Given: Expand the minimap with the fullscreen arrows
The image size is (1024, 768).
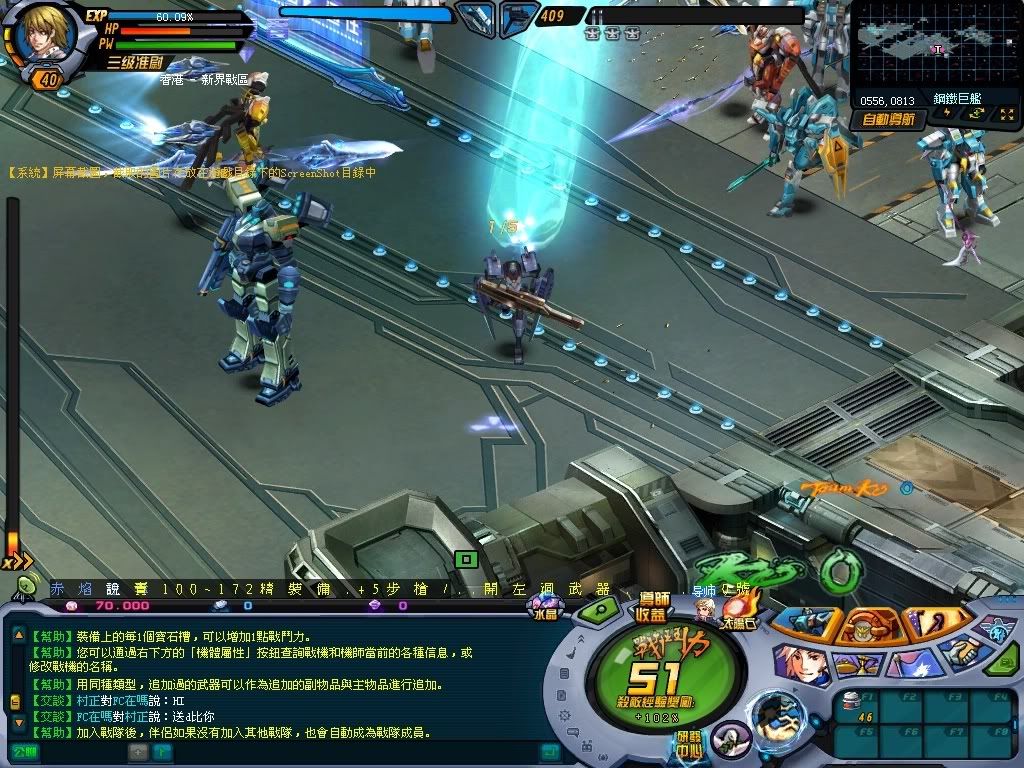Looking at the screenshot, I should click(x=1005, y=115).
